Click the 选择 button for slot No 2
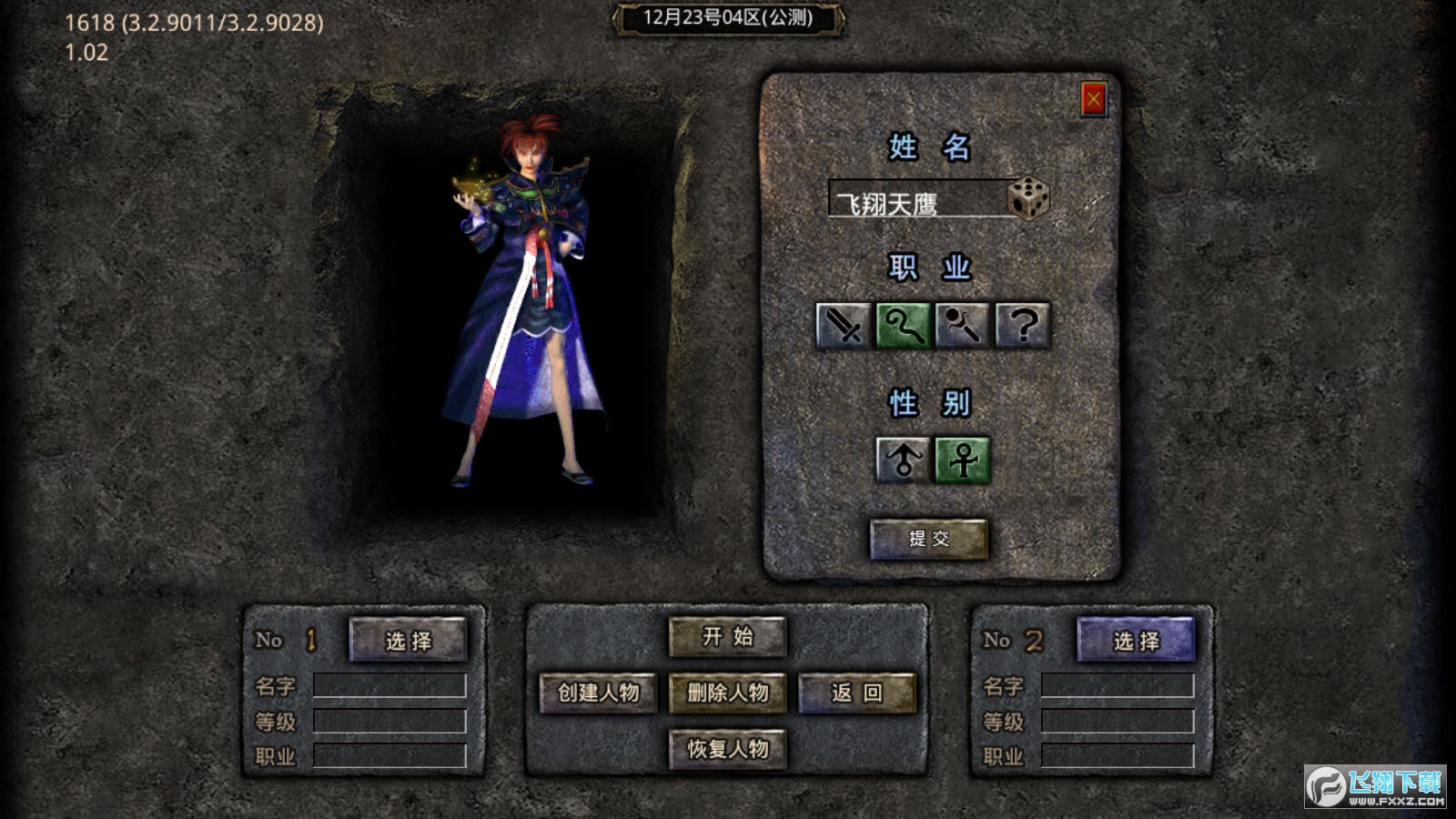The width and height of the screenshot is (1456, 819). (1136, 640)
